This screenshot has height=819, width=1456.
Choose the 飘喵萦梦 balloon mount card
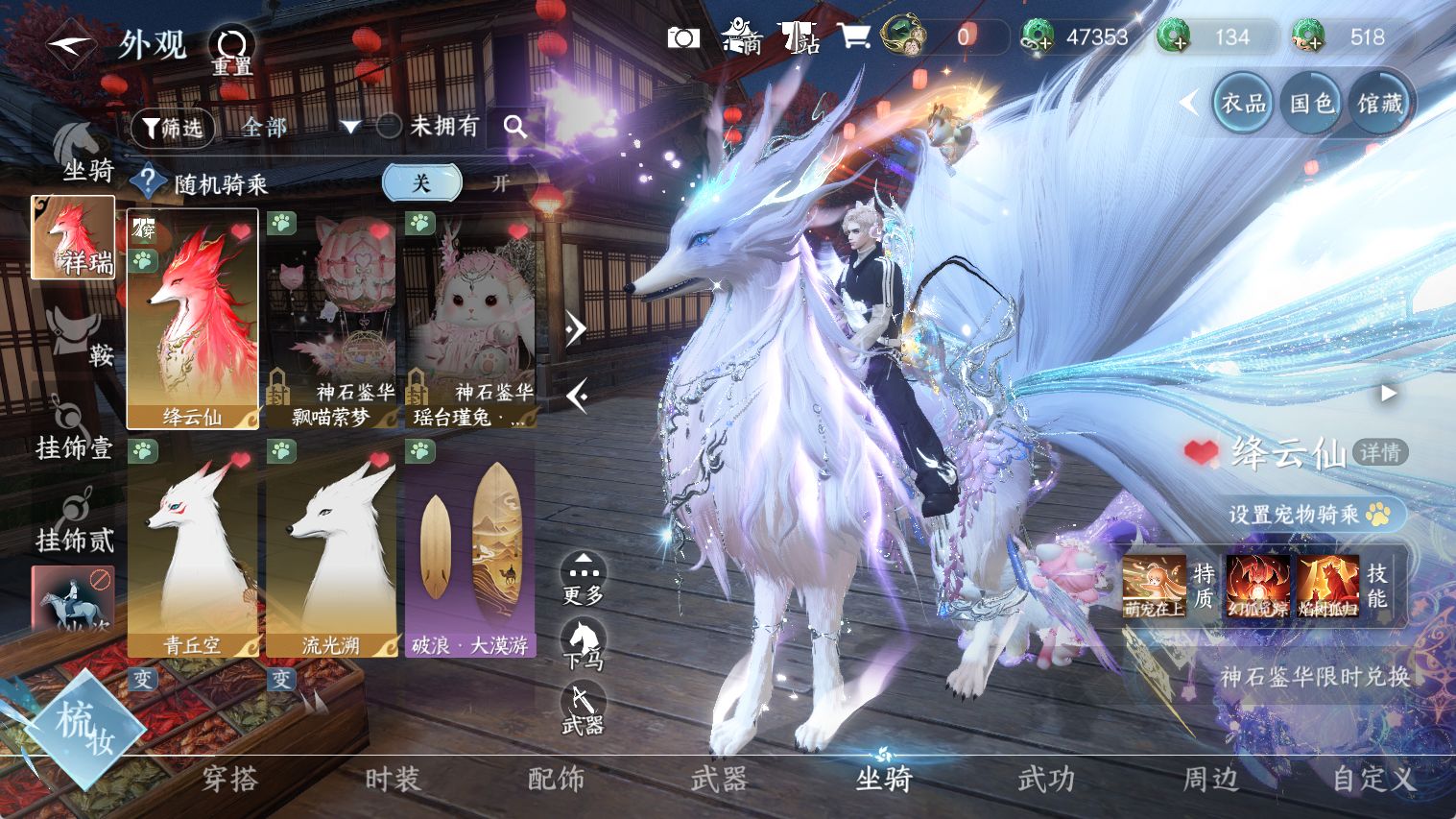(331, 319)
